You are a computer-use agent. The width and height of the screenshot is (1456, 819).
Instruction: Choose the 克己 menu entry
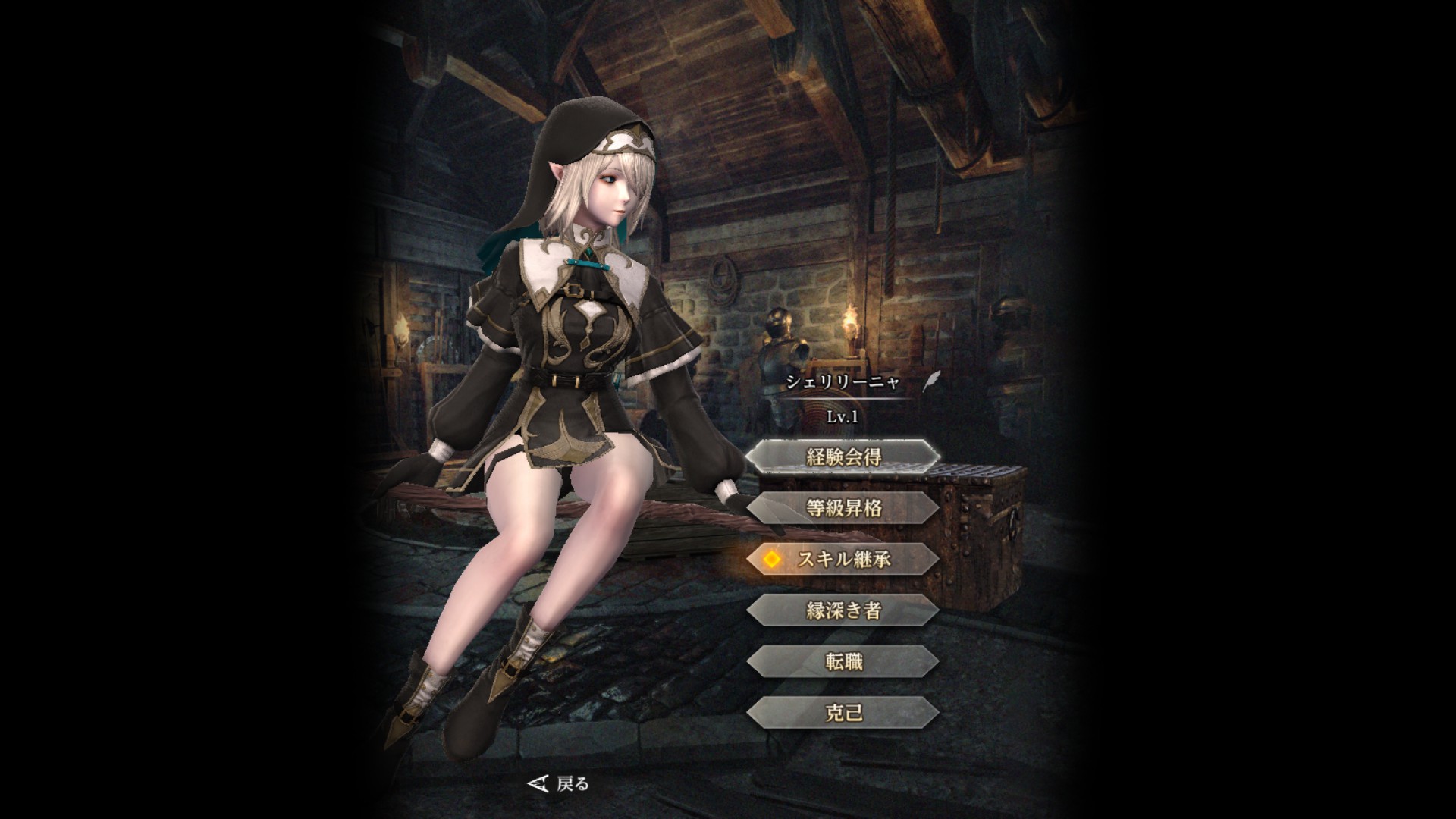(x=843, y=714)
